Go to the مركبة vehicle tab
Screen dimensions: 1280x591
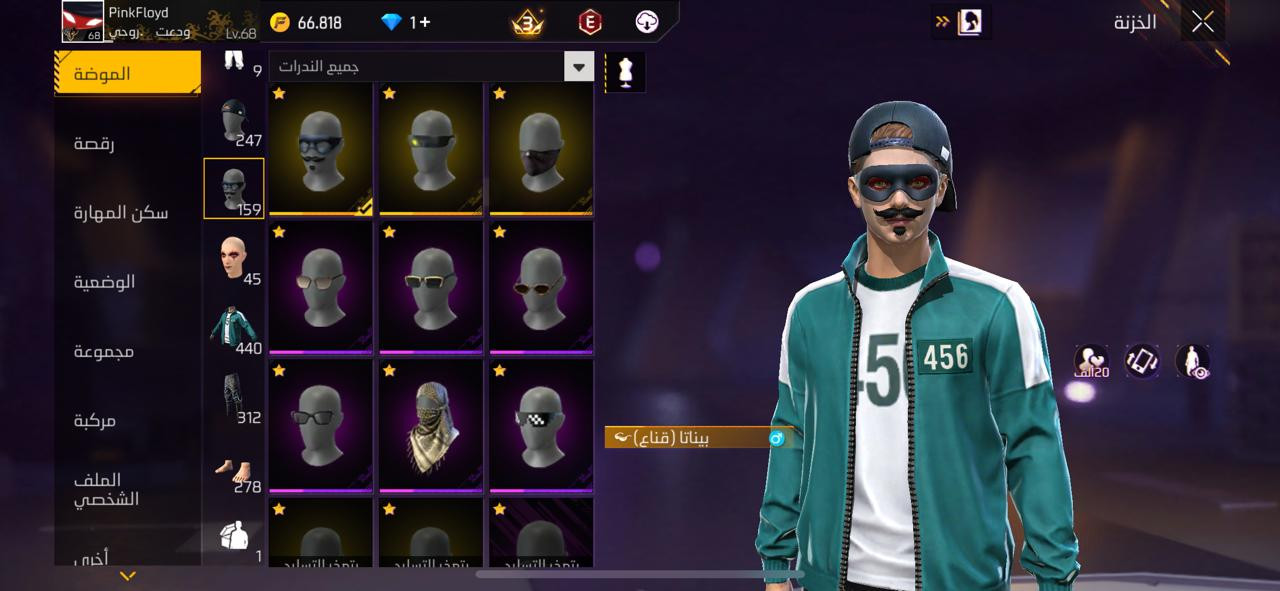[x=95, y=420]
